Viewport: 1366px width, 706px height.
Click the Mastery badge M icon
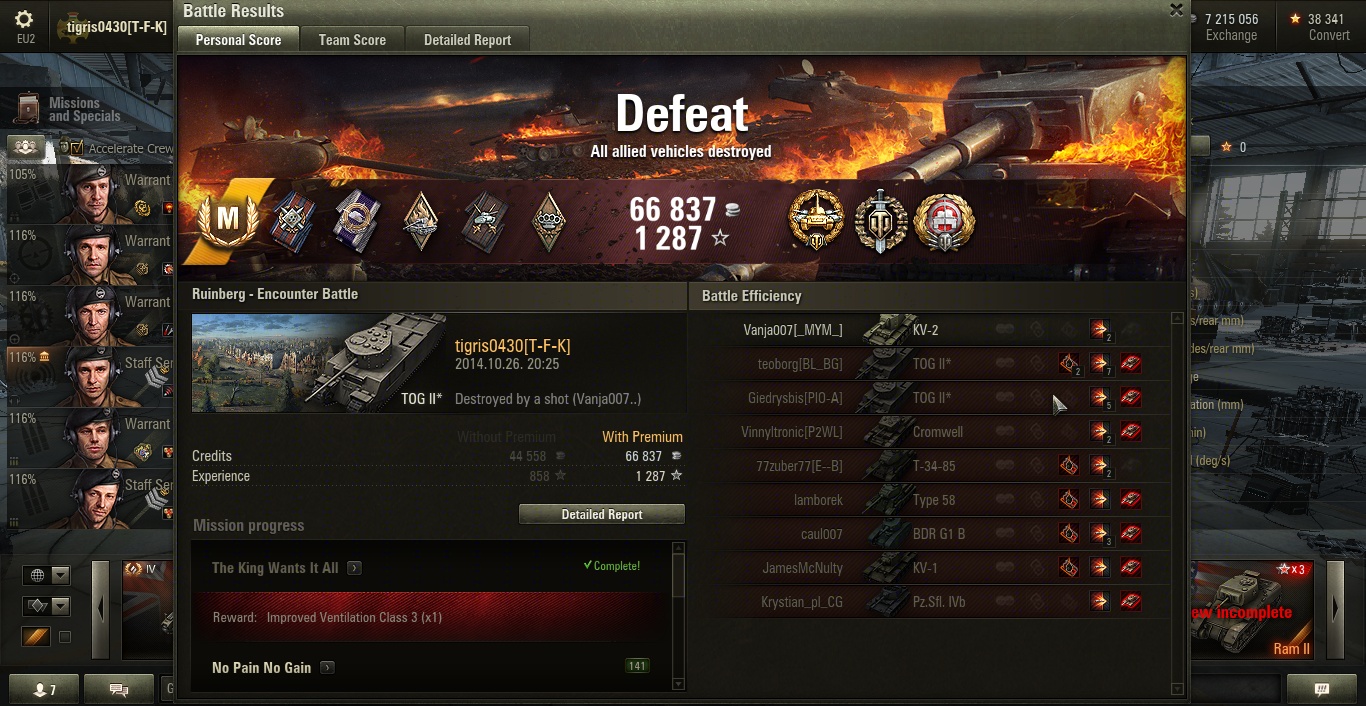pos(228,220)
